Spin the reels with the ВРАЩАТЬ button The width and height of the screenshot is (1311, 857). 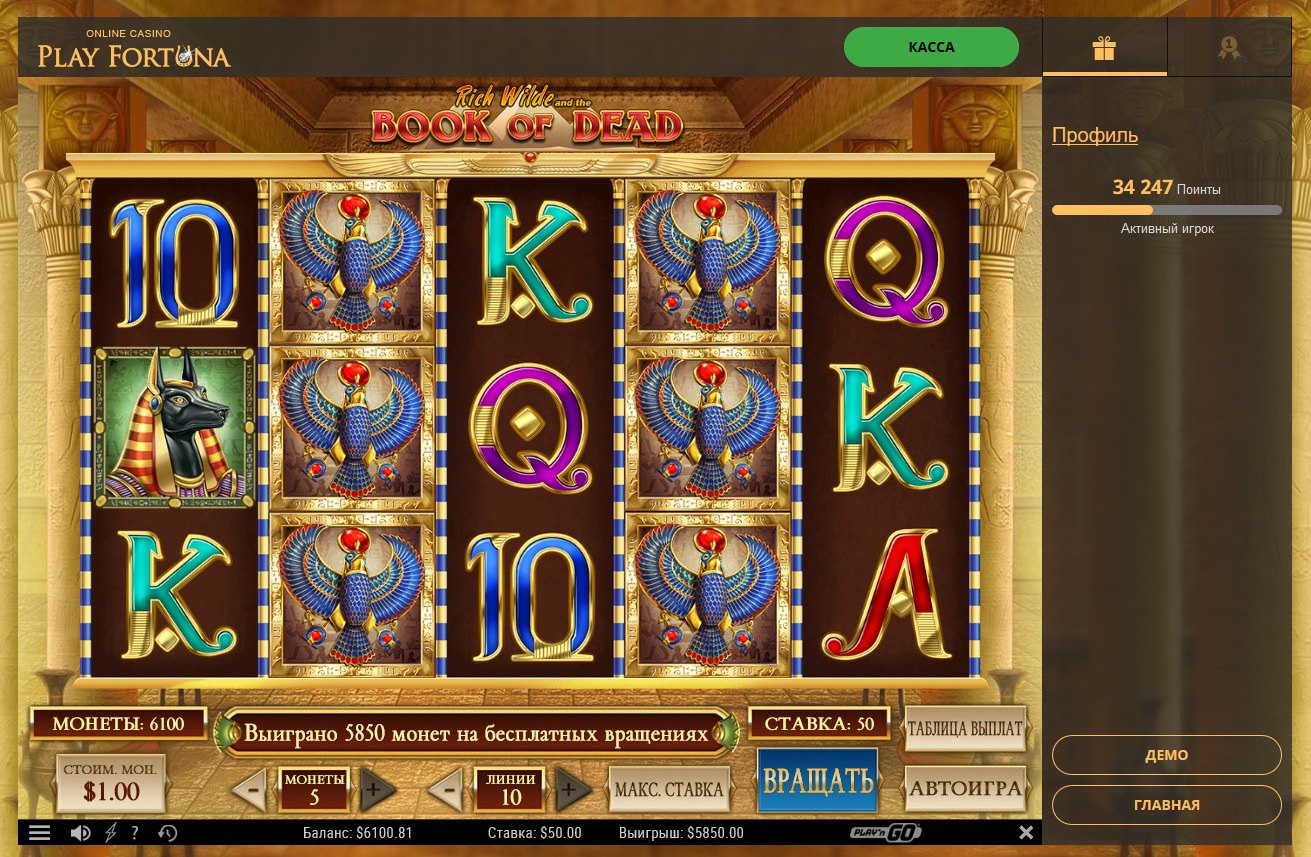(x=817, y=781)
